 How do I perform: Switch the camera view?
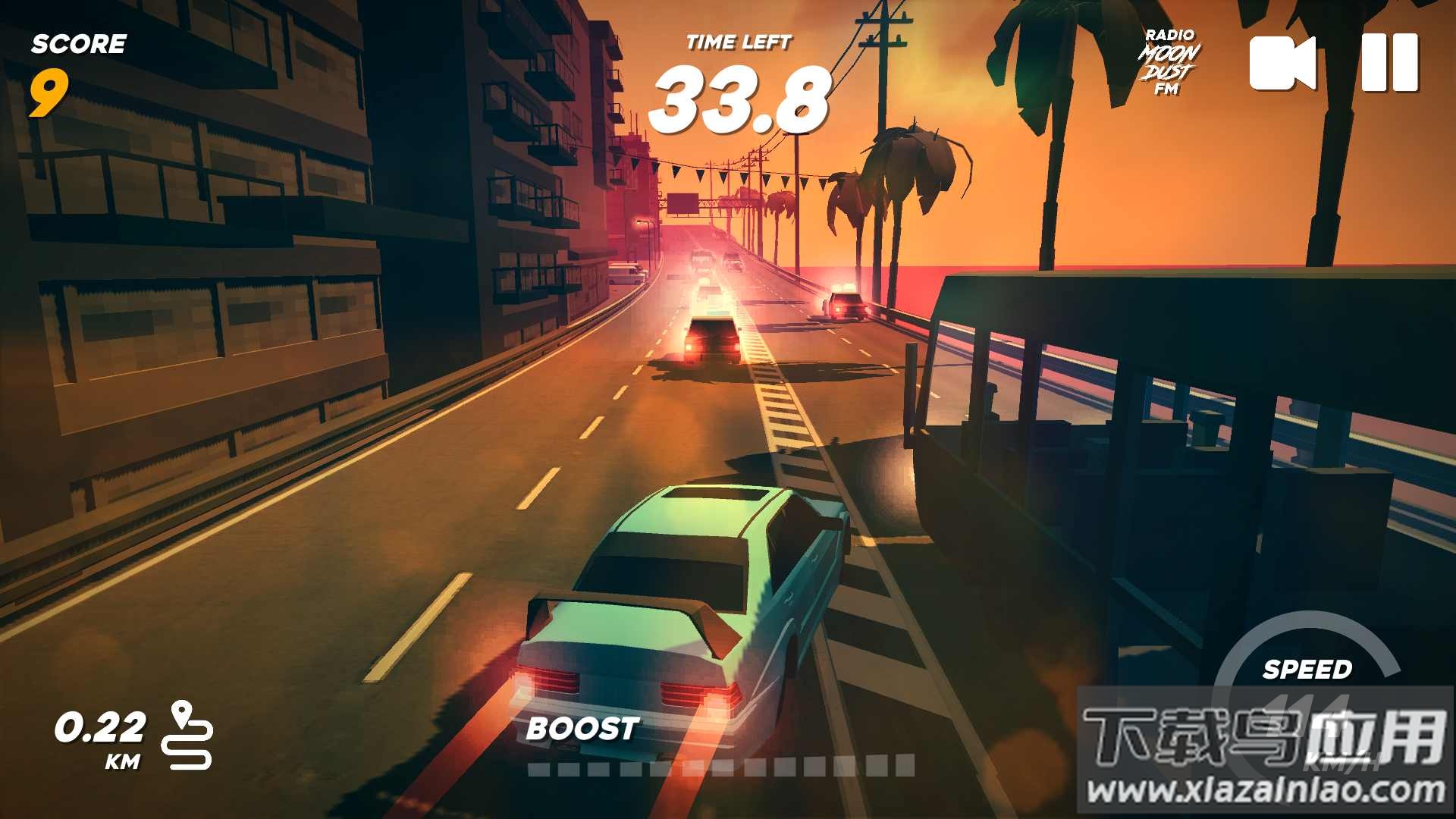click(x=1282, y=63)
